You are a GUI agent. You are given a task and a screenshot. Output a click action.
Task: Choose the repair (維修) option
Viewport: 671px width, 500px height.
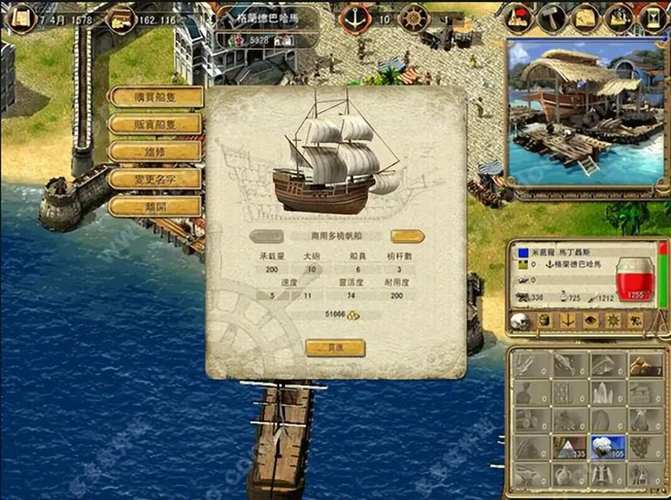pyautogui.click(x=155, y=151)
